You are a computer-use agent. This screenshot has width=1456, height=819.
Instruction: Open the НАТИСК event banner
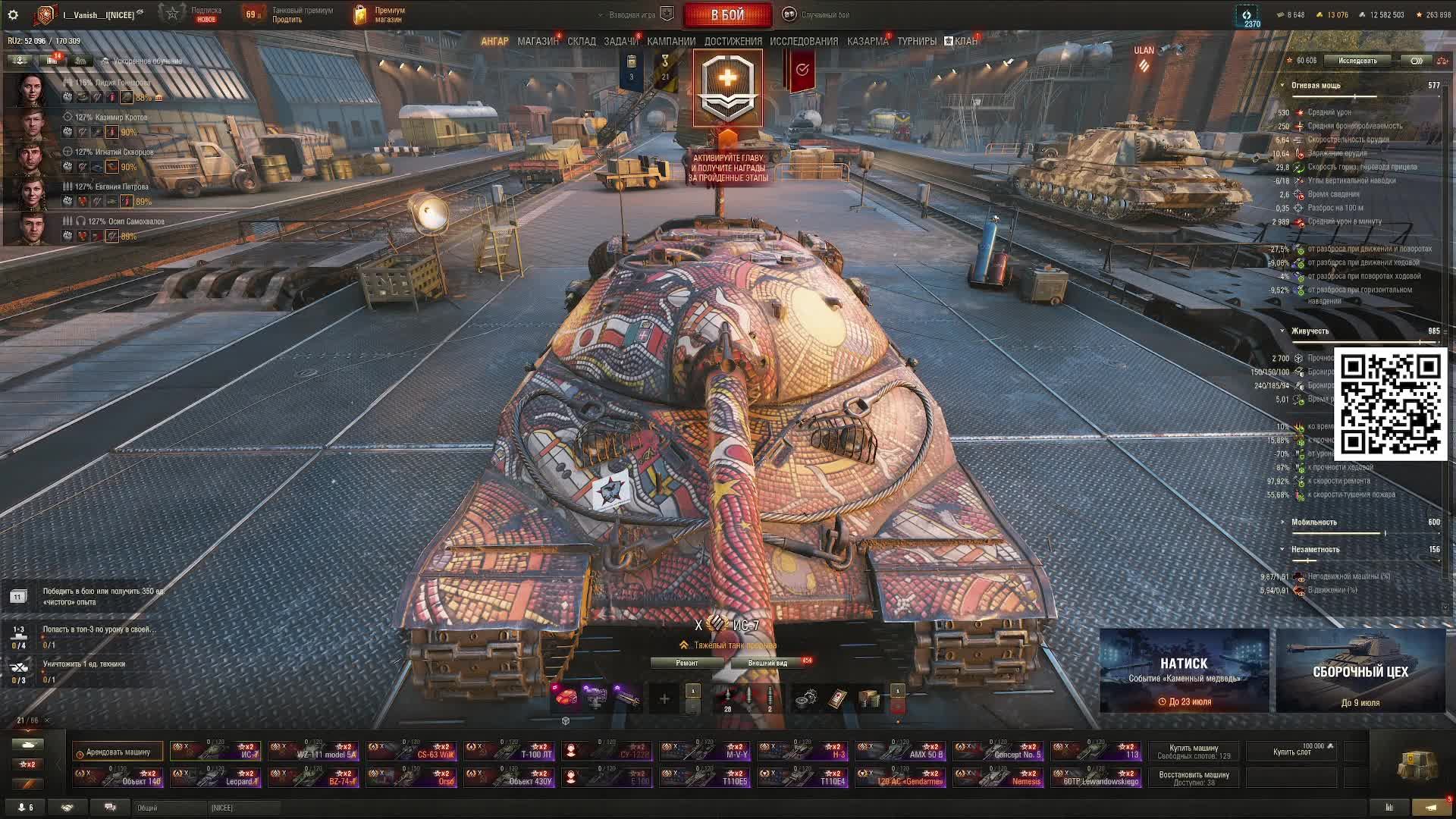(x=1184, y=671)
